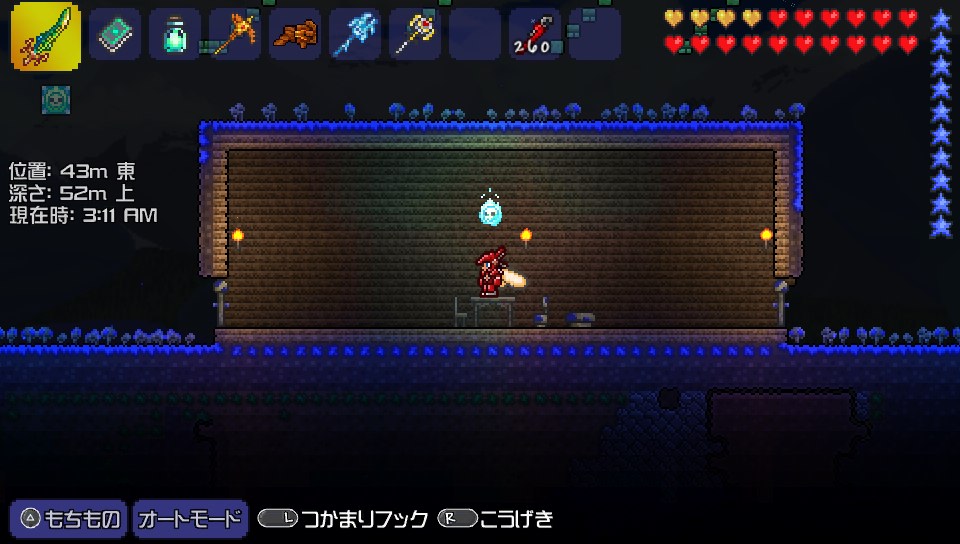Open the もちもの inventory button
The height and width of the screenshot is (544, 960).
click(69, 519)
